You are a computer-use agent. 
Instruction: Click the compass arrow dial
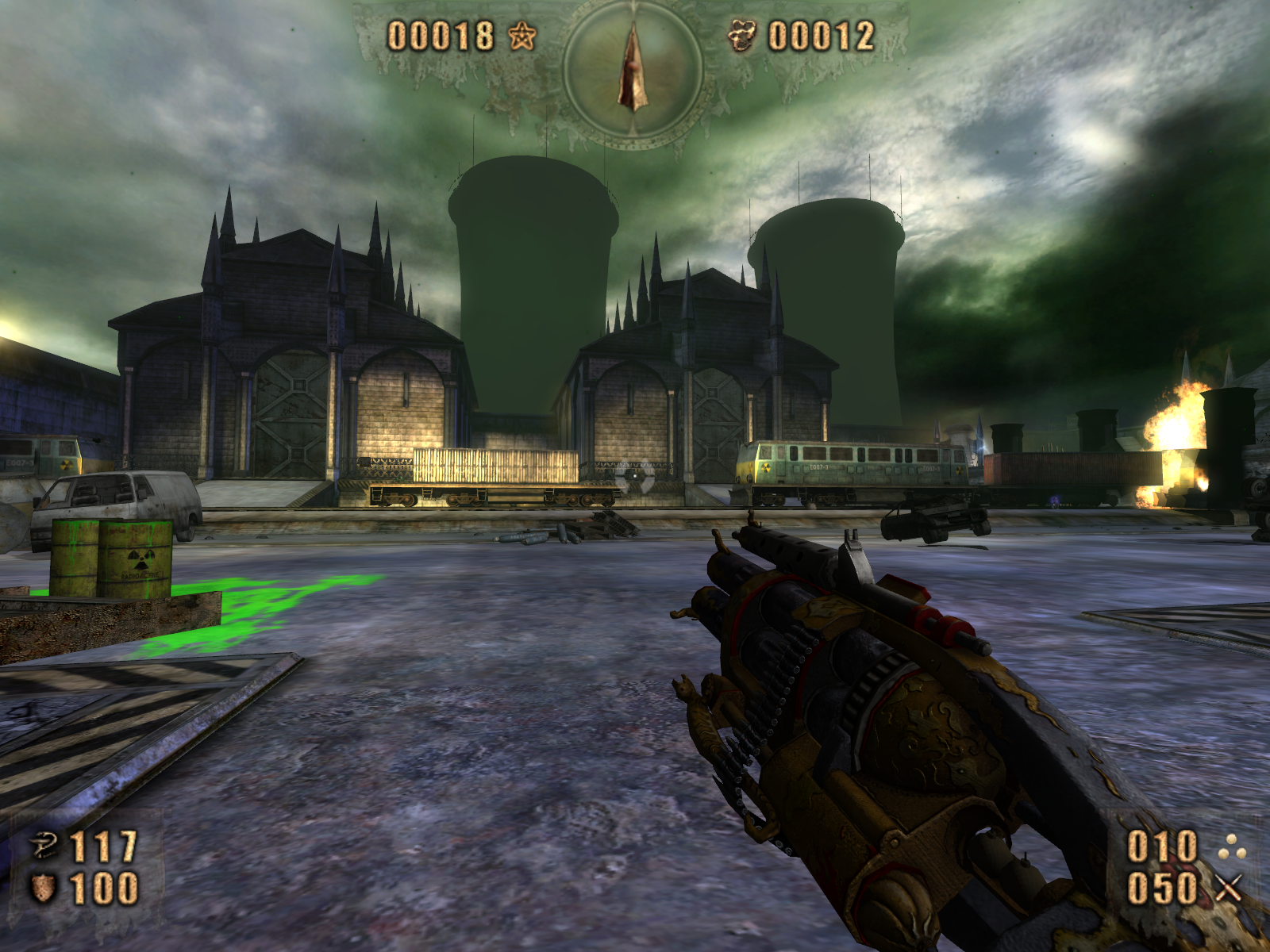pyautogui.click(x=633, y=67)
